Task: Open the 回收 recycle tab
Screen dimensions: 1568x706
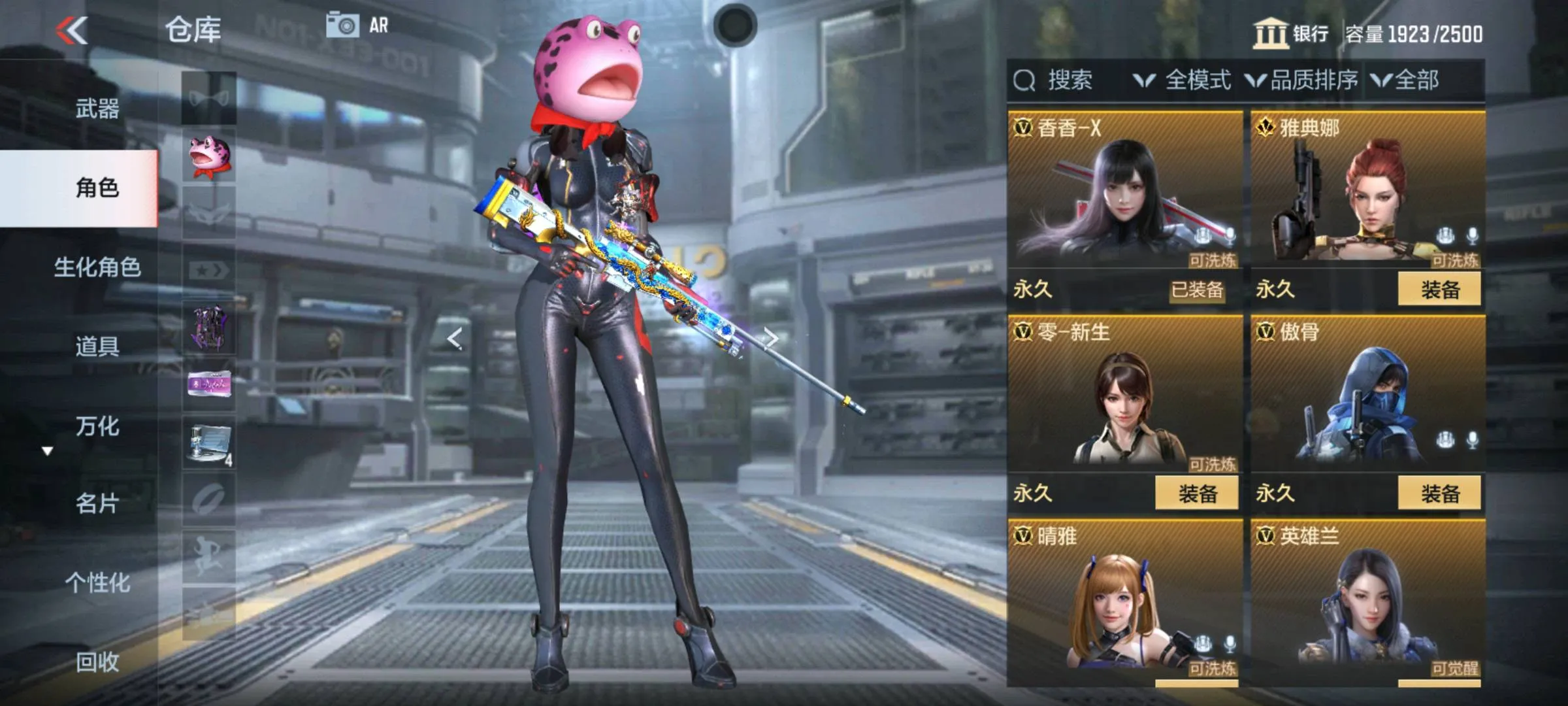Action: coord(97,662)
